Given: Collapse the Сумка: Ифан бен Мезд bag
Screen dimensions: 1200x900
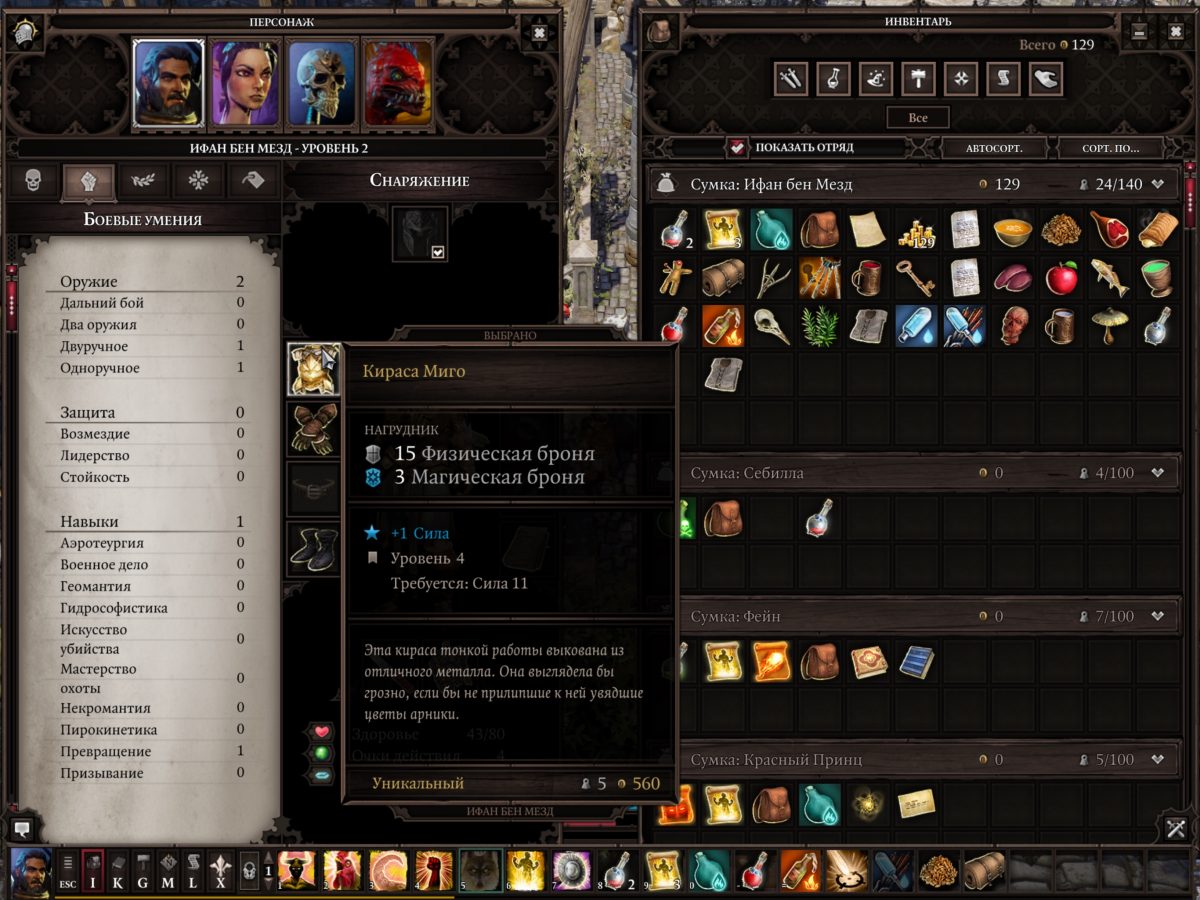Looking at the screenshot, I should pos(1158,184).
